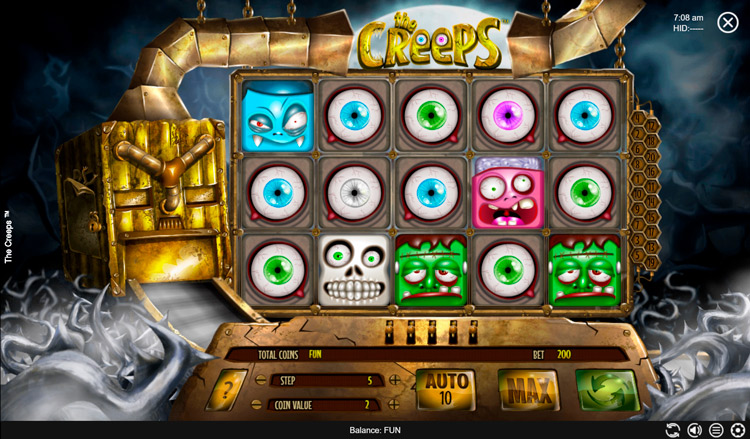Open the list menu icon
The width and height of the screenshot is (750, 439).
point(716,431)
